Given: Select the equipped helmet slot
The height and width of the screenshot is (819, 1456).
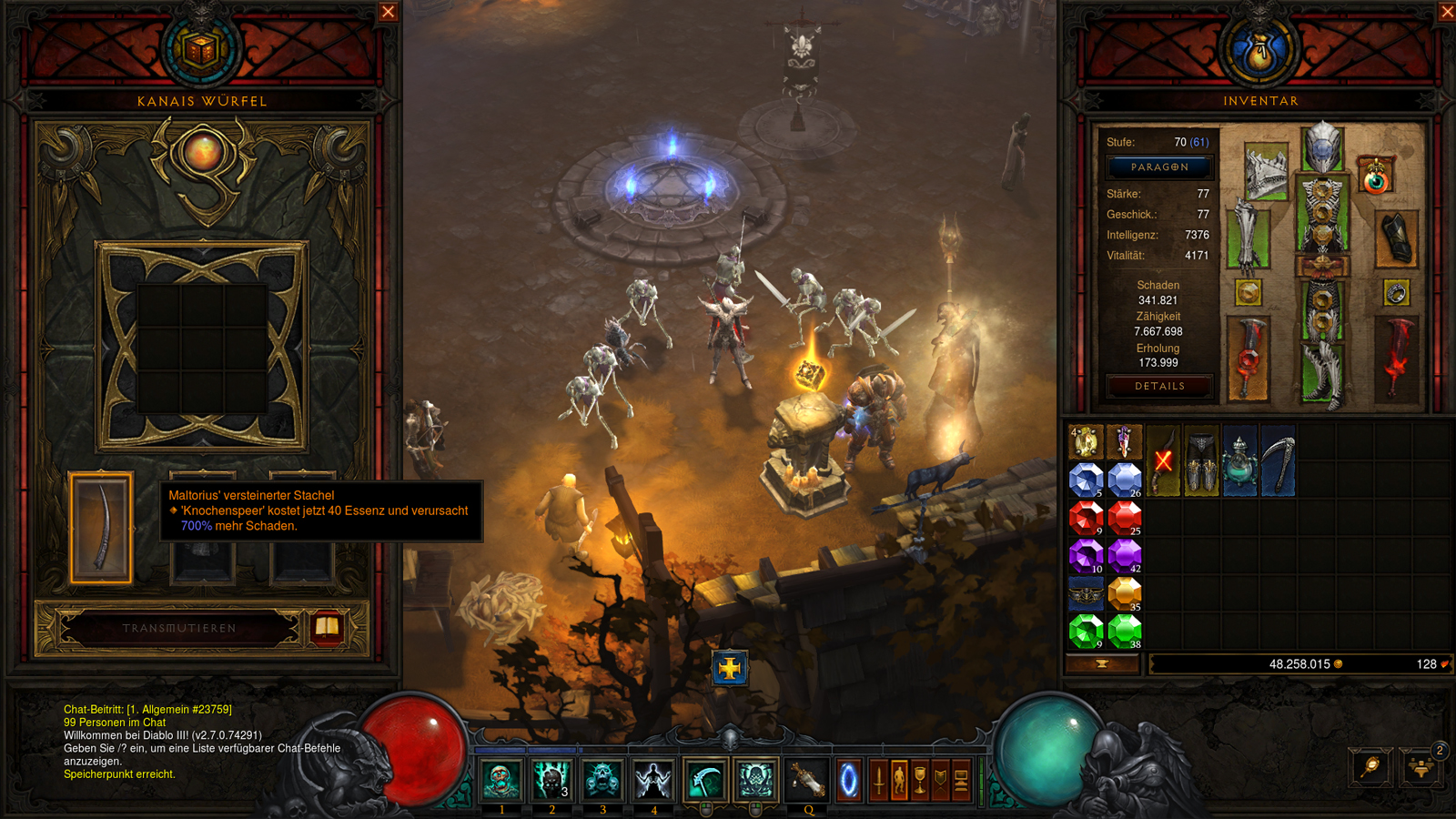Looking at the screenshot, I should point(1322,147).
